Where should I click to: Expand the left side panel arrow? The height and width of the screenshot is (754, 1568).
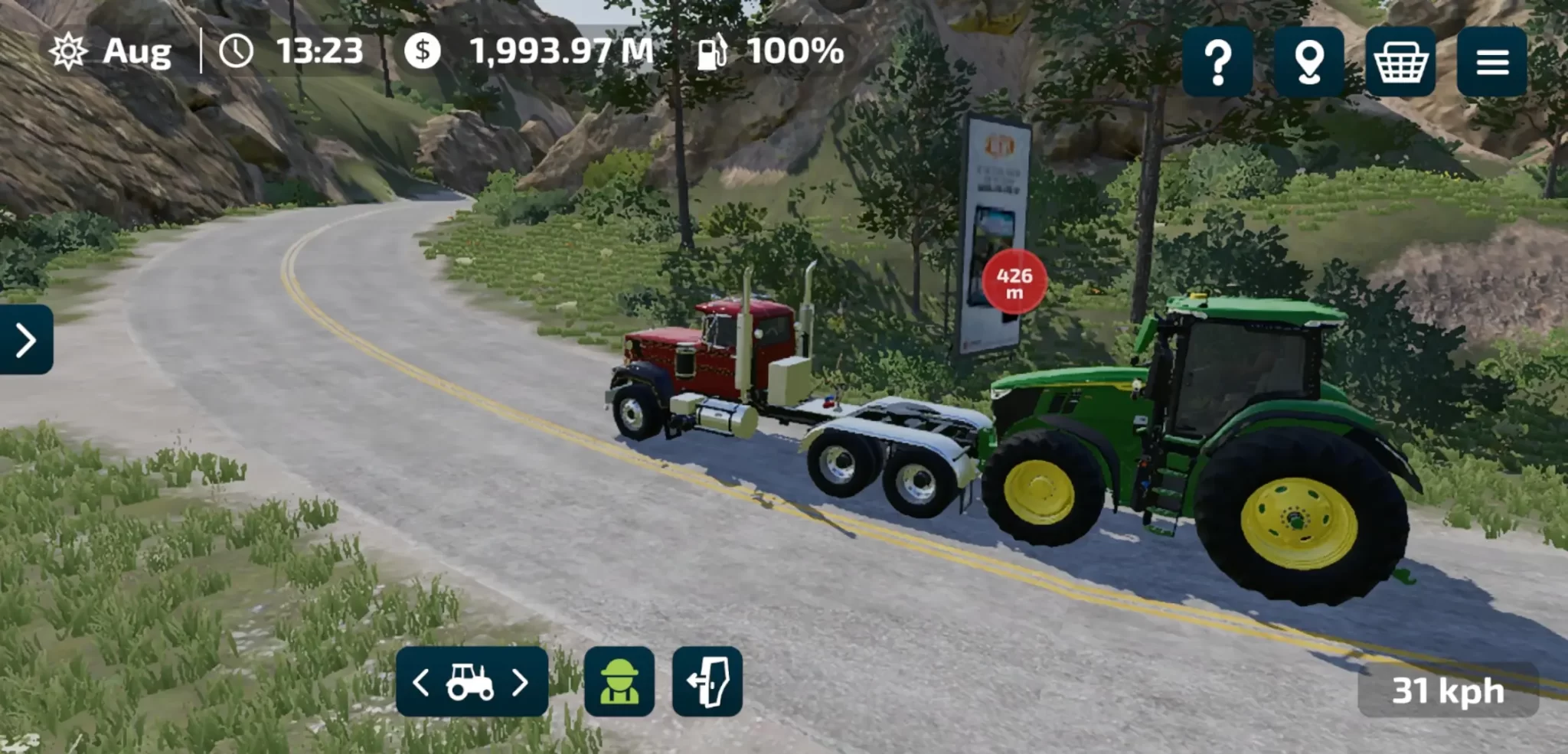coord(26,340)
